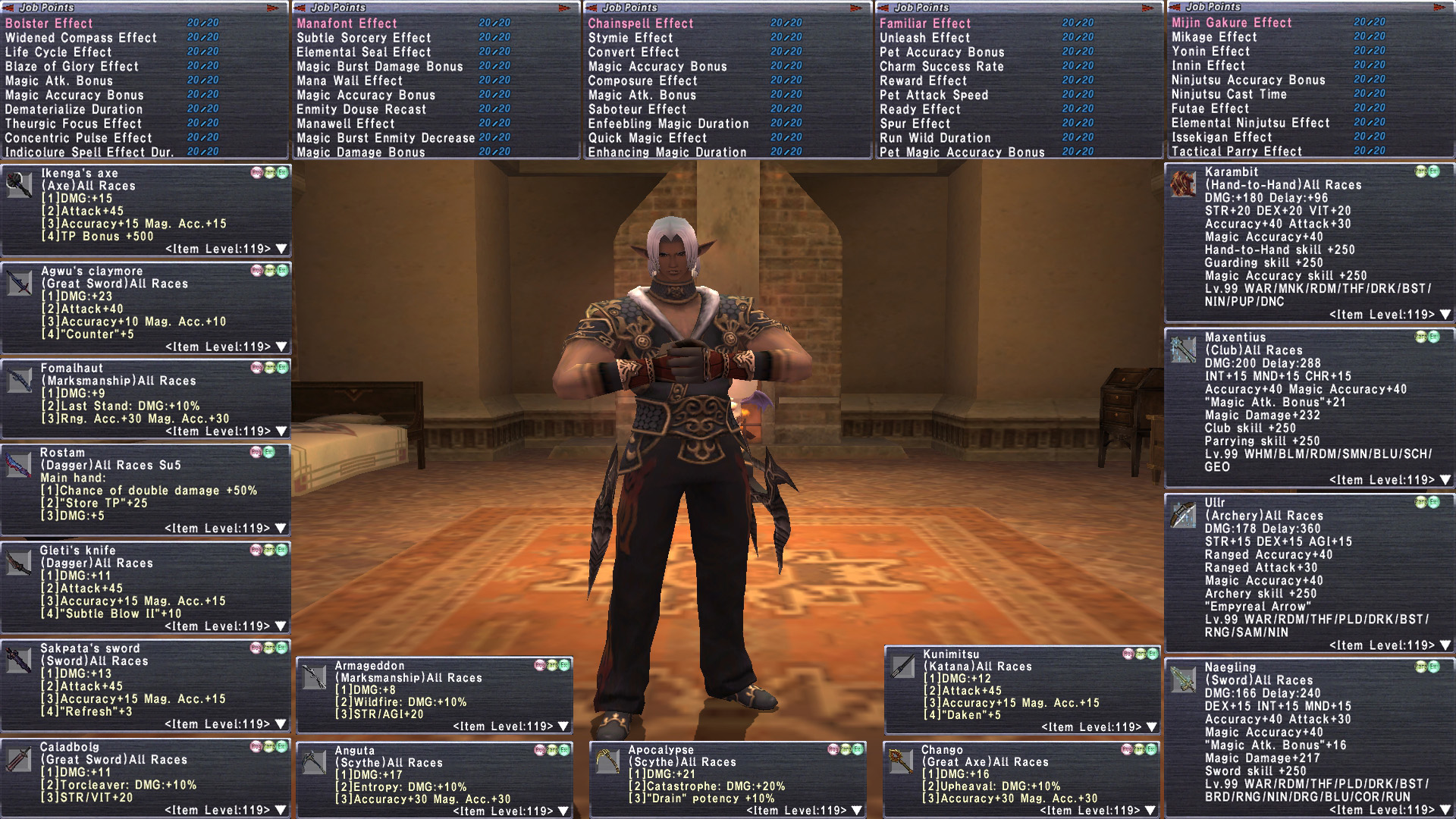The width and height of the screenshot is (1456, 819).
Task: Select the Subtle Sorcery Effect entry
Action: pyautogui.click(x=363, y=38)
